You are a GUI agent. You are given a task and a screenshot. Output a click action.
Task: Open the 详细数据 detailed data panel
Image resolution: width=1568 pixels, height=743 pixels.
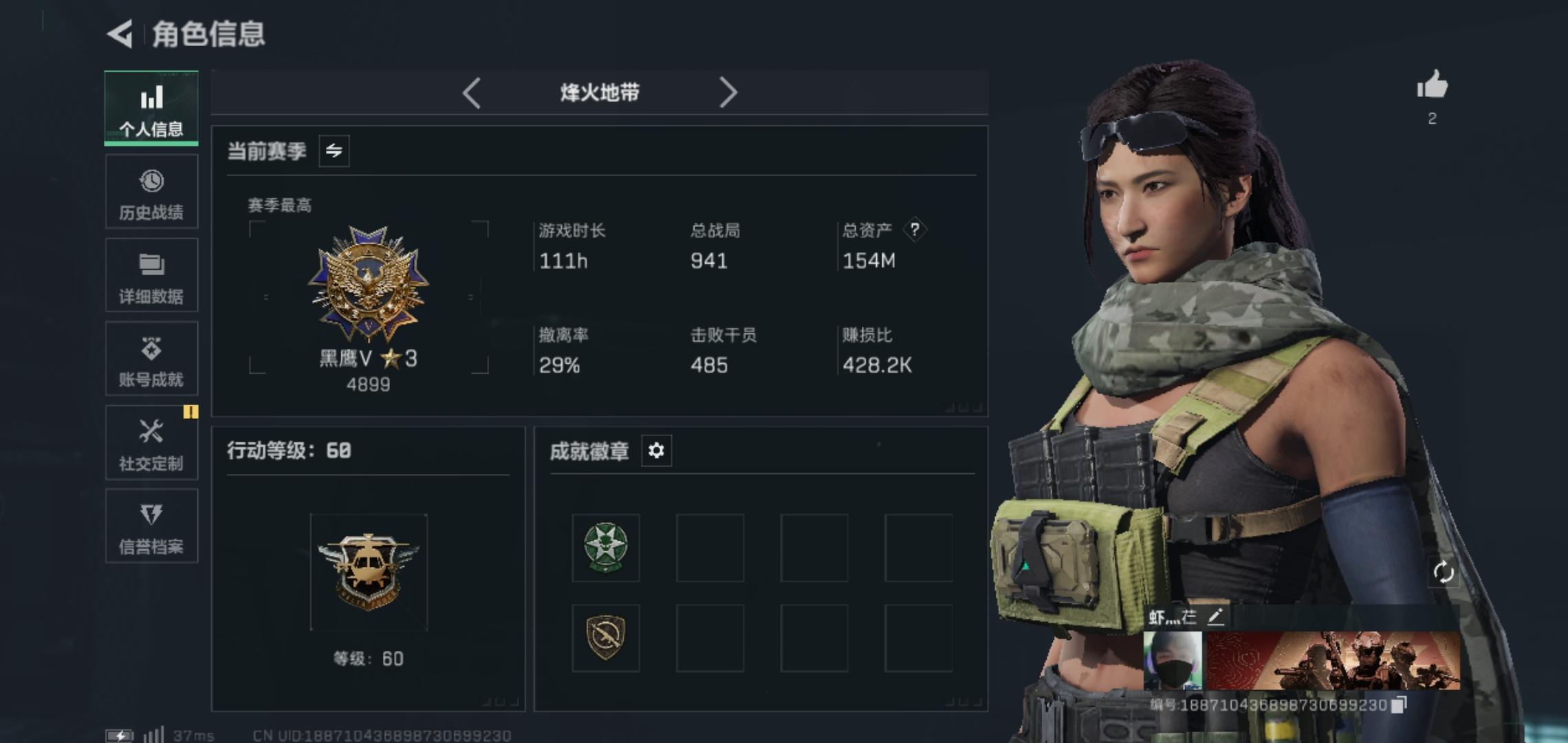pyautogui.click(x=151, y=275)
